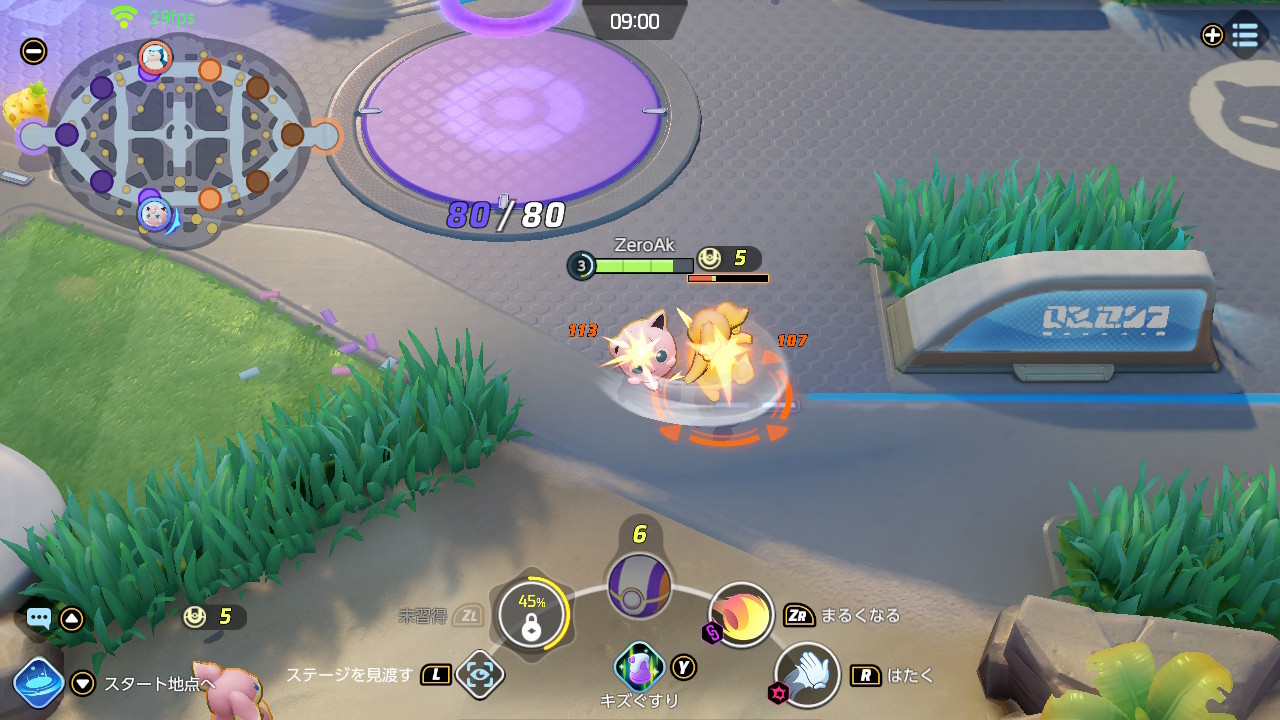Viewport: 1280px width, 720px height.
Task: Open the quick chat bubble icon
Action: point(37,618)
